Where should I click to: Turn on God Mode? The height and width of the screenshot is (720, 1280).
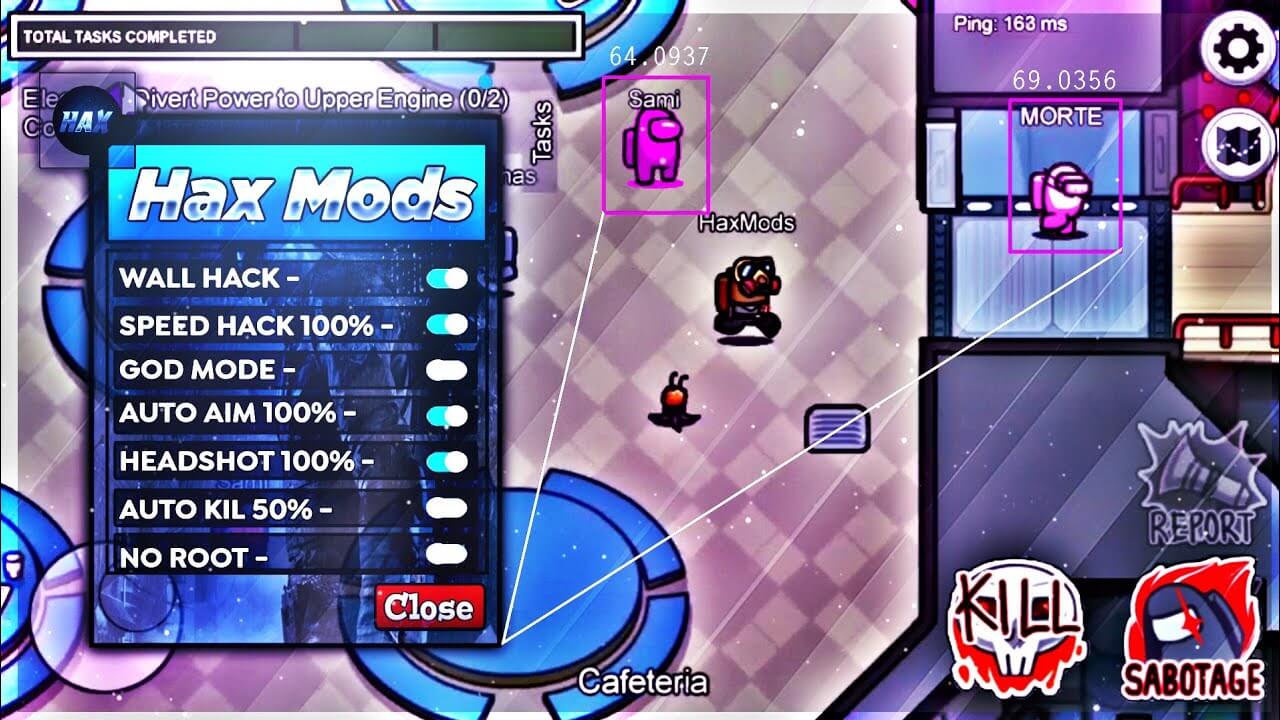pos(449,370)
